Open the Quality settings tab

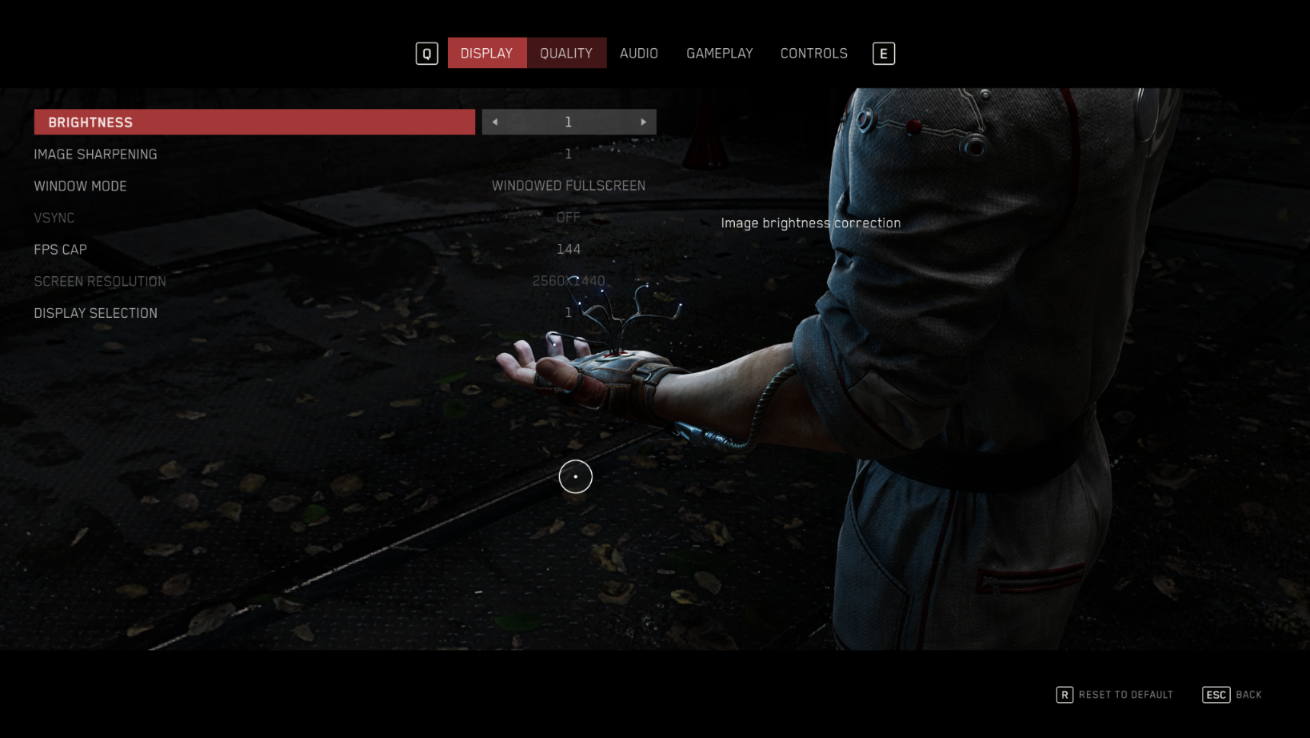566,53
